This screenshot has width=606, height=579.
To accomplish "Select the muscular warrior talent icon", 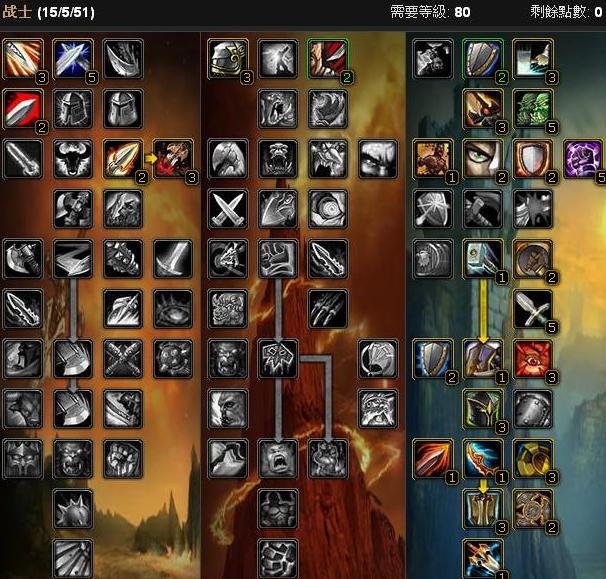I will [432, 158].
